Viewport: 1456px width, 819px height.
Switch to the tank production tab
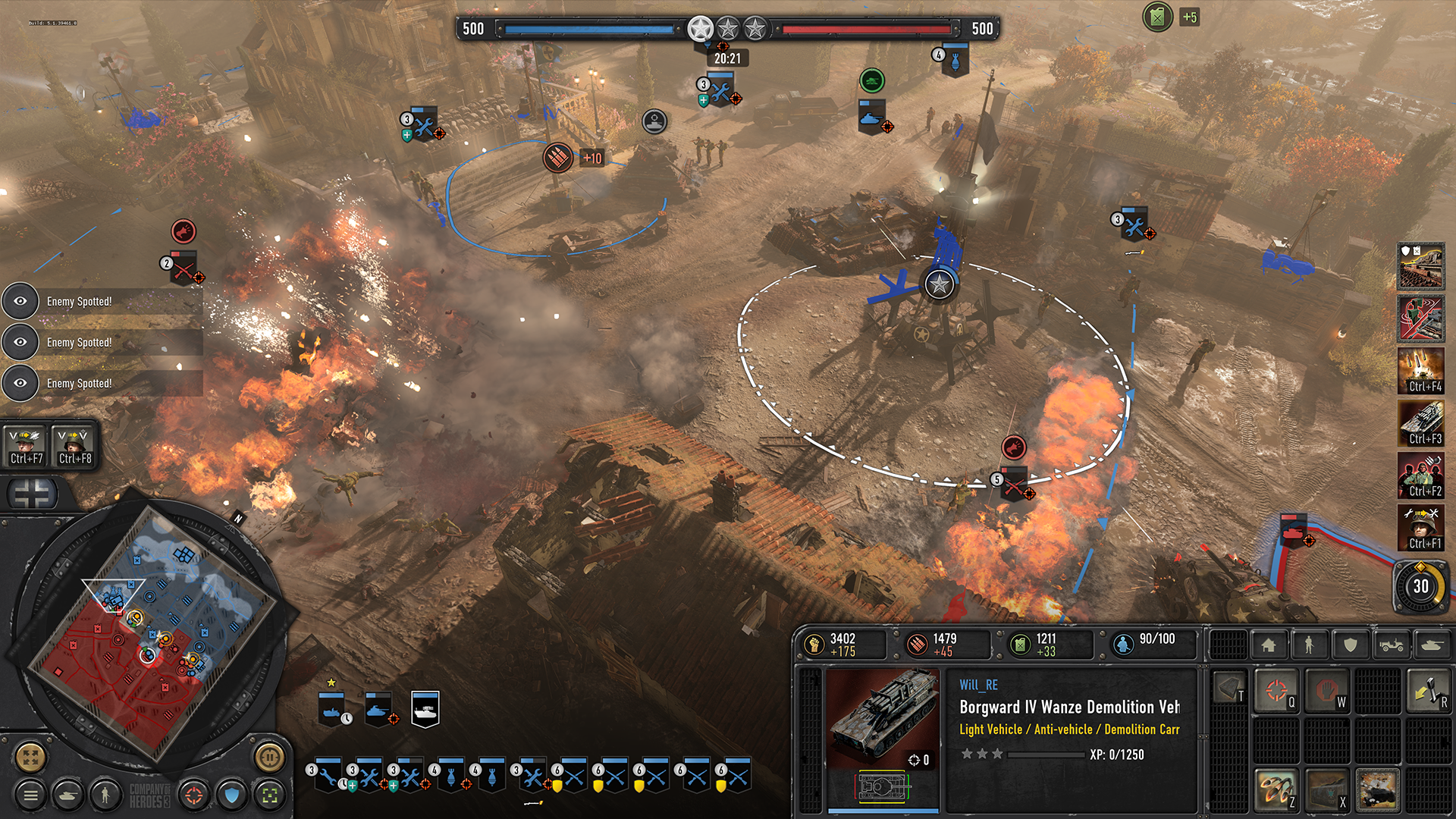pyautogui.click(x=1431, y=645)
